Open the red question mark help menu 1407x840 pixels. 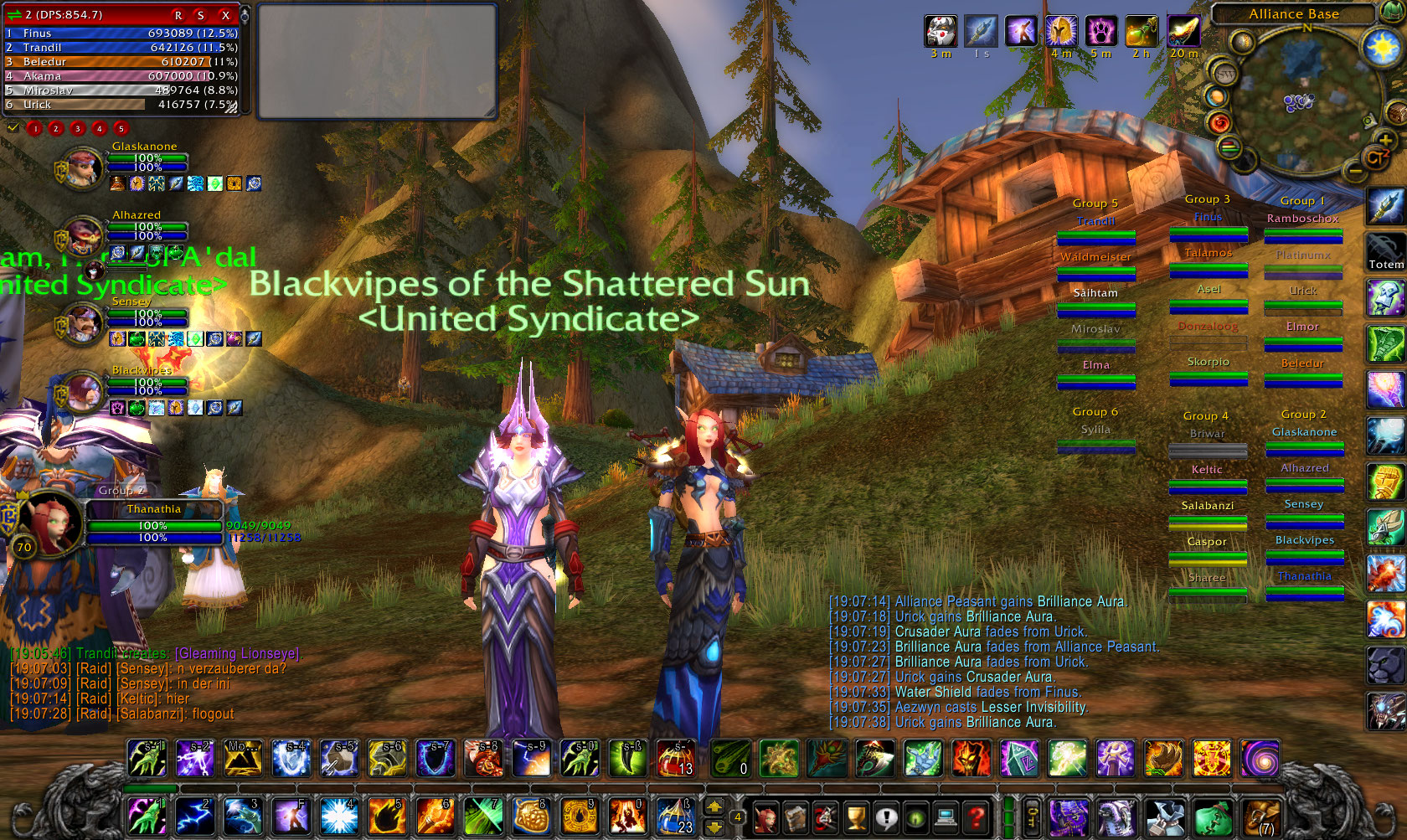[x=977, y=817]
